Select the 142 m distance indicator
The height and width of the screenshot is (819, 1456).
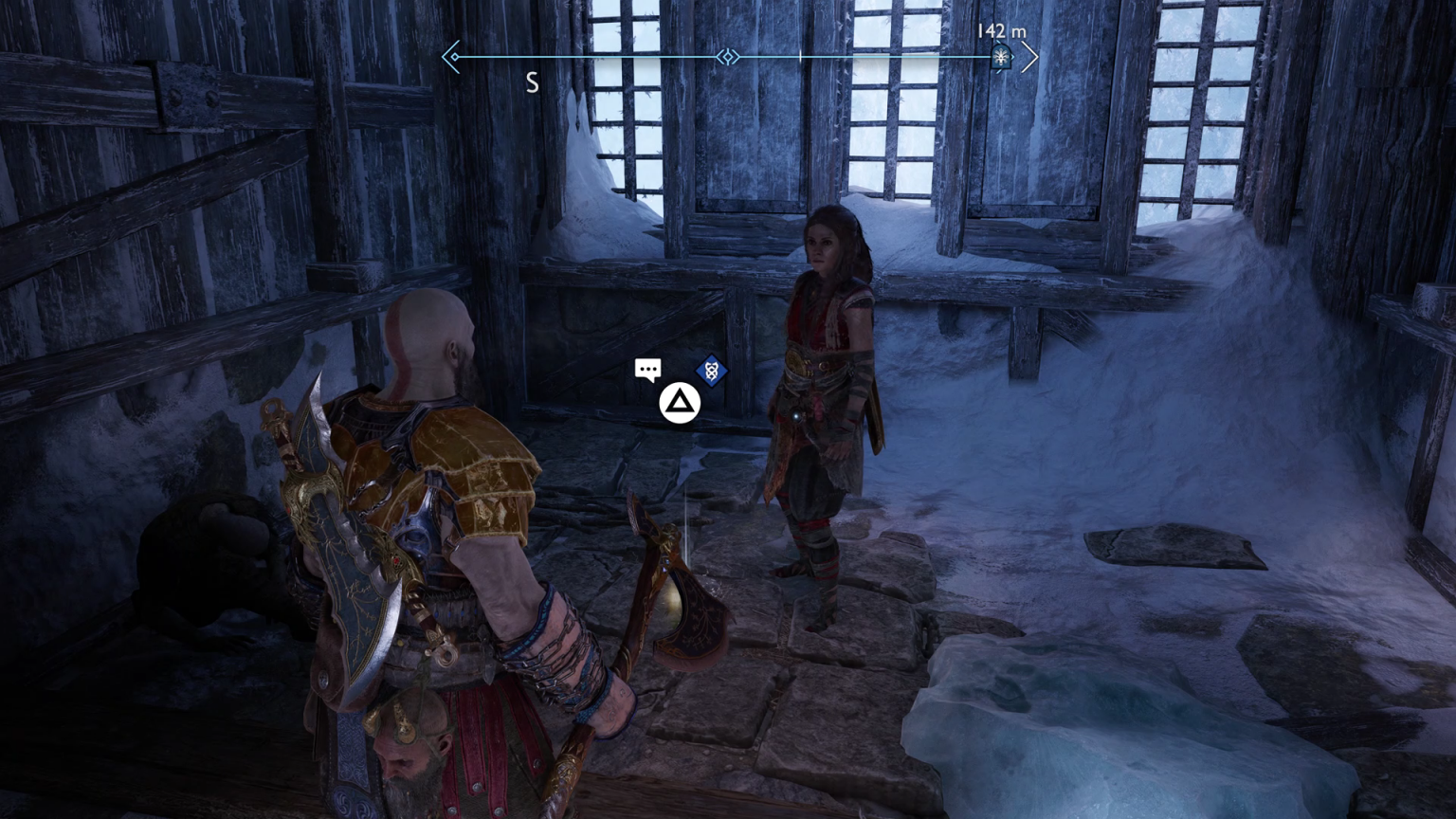1000,30
